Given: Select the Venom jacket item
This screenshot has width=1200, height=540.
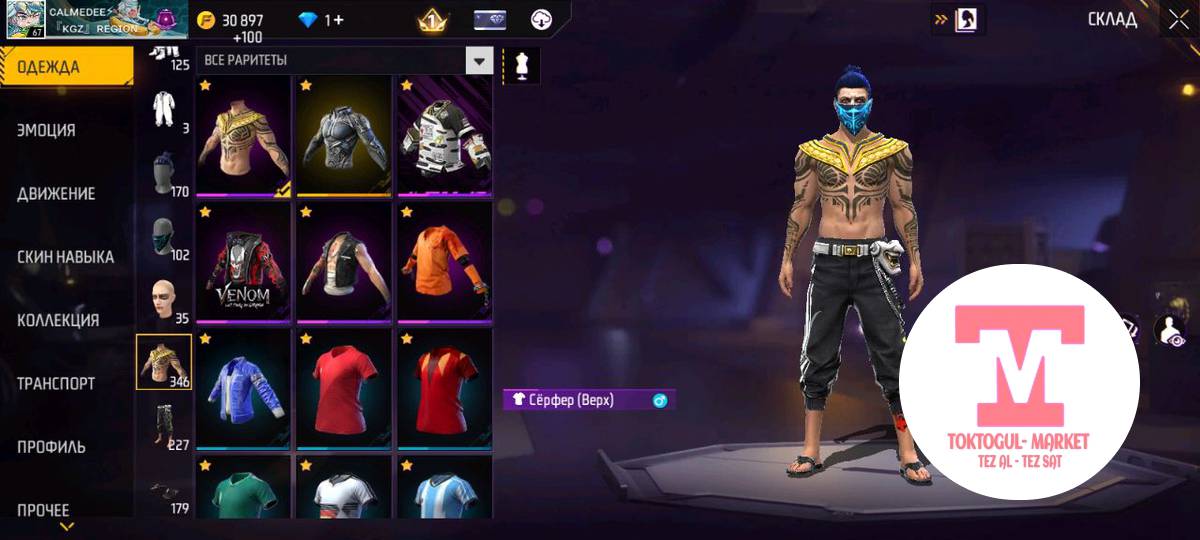Looking at the screenshot, I should coord(245,264).
